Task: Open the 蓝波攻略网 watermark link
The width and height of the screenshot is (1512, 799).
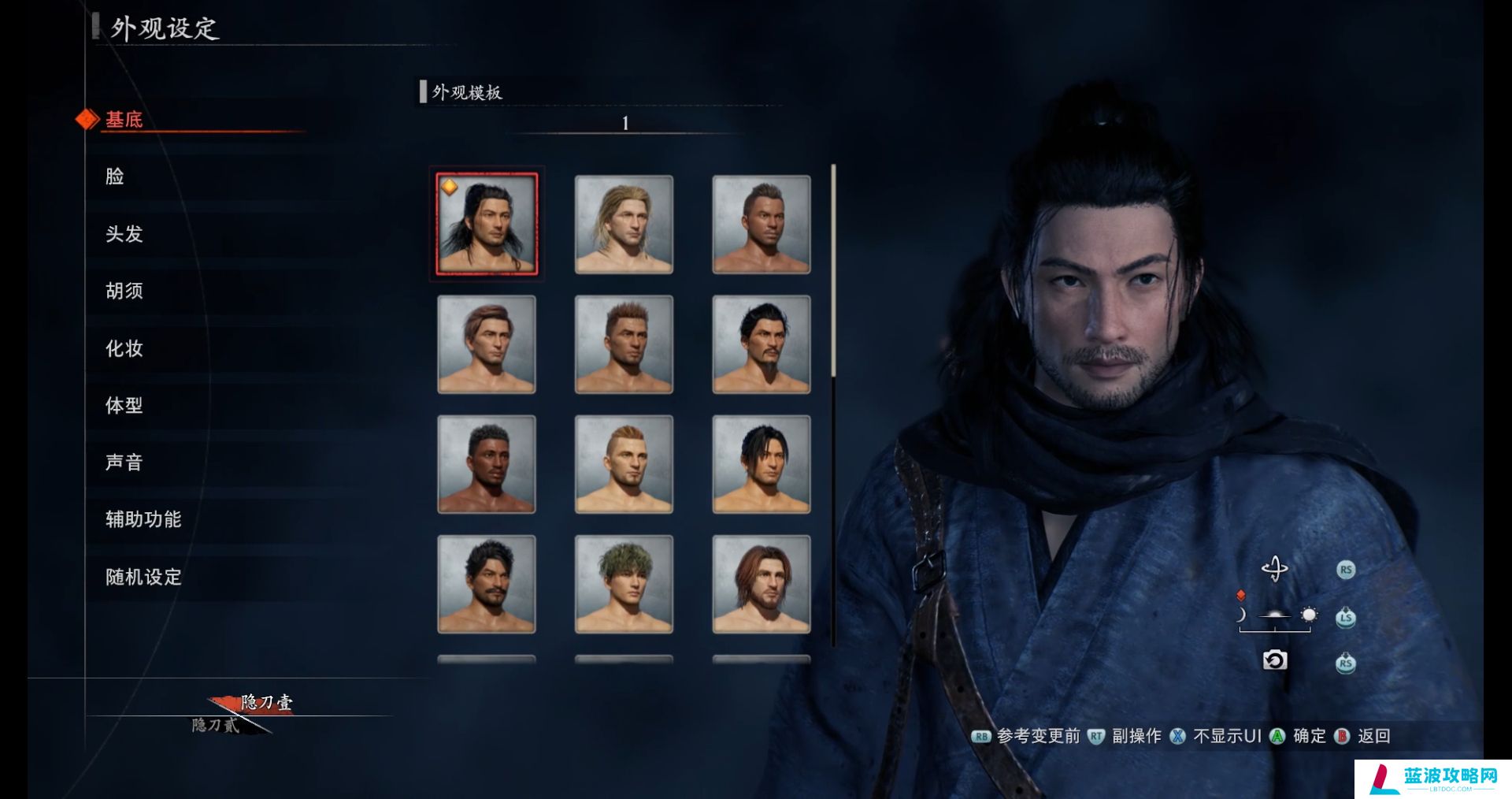Action: 1433,779
